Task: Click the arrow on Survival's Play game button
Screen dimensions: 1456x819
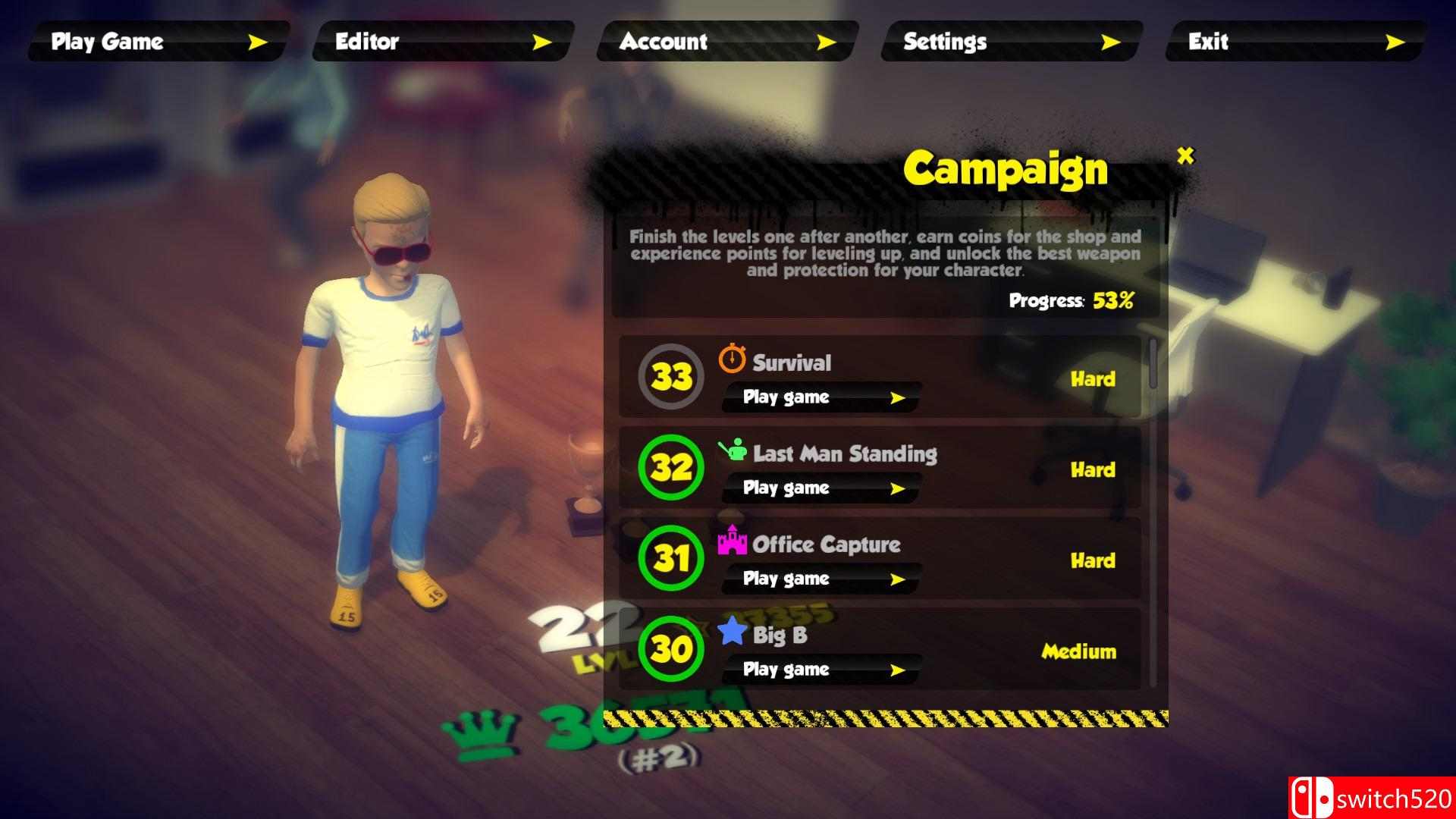Action: point(898,397)
